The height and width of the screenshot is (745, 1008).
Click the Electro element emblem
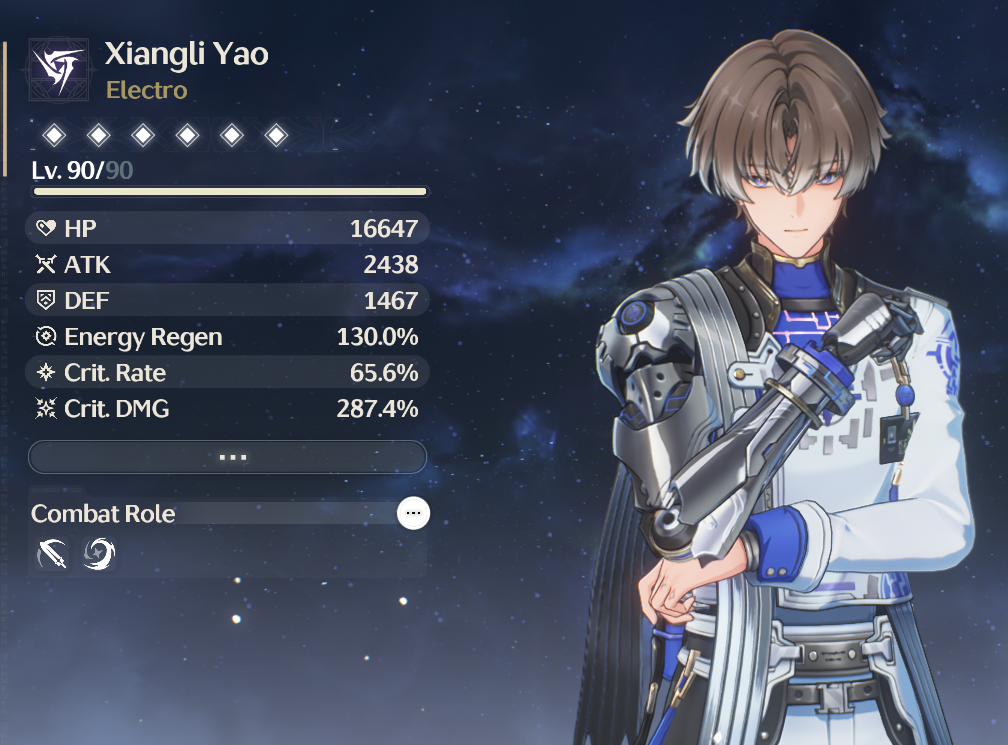click(x=59, y=68)
